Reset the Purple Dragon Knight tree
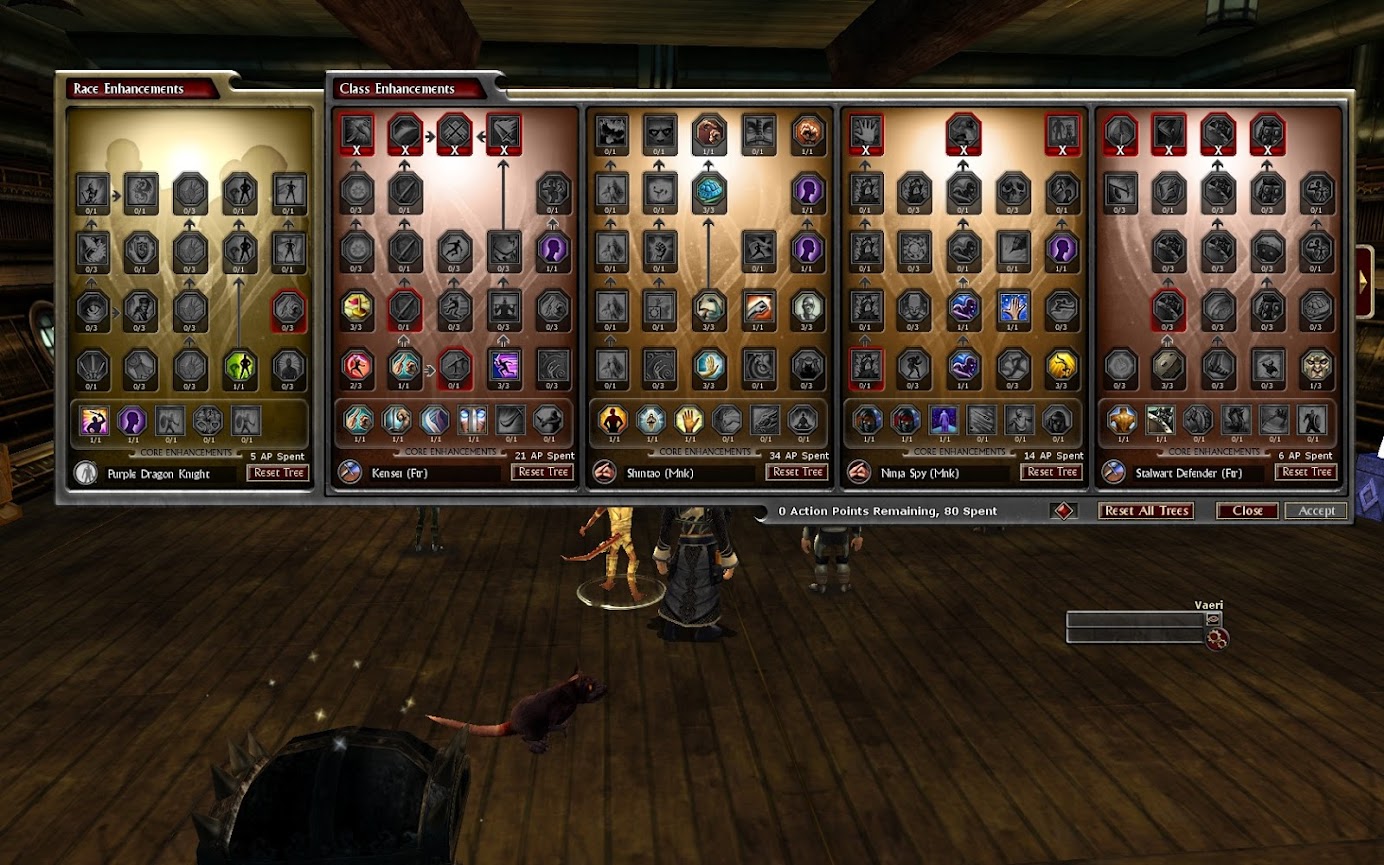This screenshot has height=865, width=1384. (x=279, y=473)
